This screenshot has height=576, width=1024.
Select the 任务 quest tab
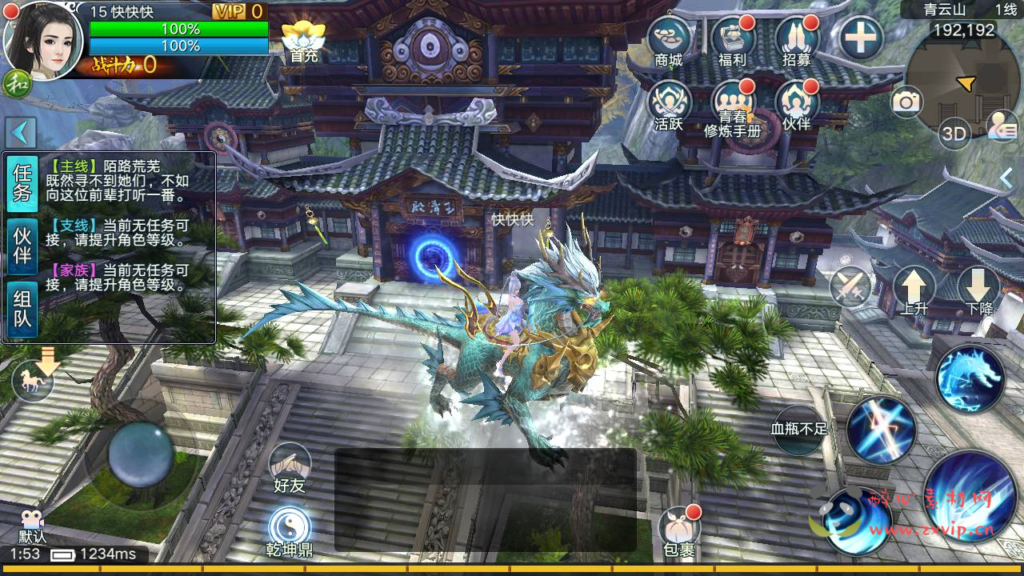pyautogui.click(x=22, y=183)
